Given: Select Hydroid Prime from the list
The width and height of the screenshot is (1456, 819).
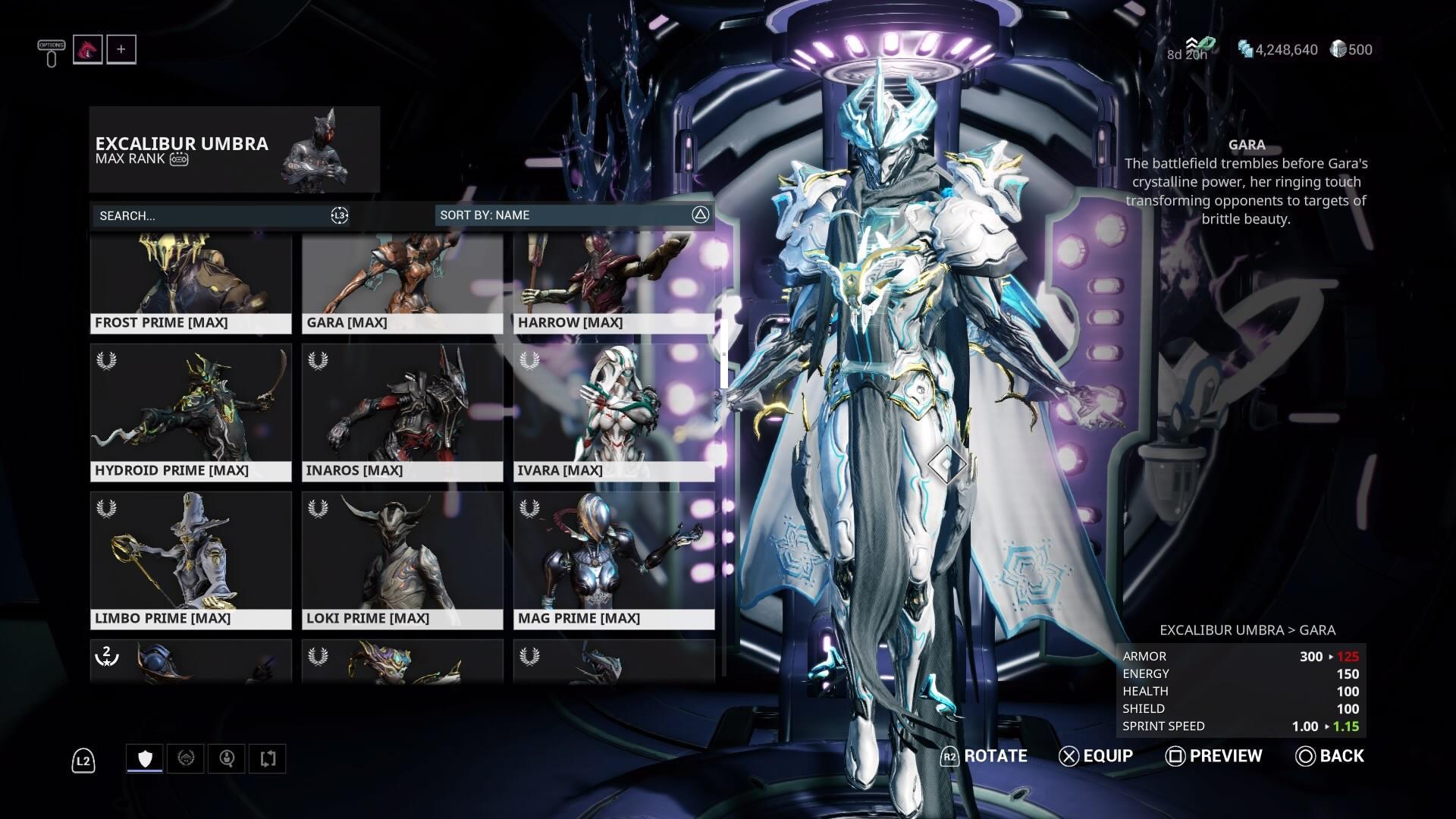Looking at the screenshot, I should [190, 413].
